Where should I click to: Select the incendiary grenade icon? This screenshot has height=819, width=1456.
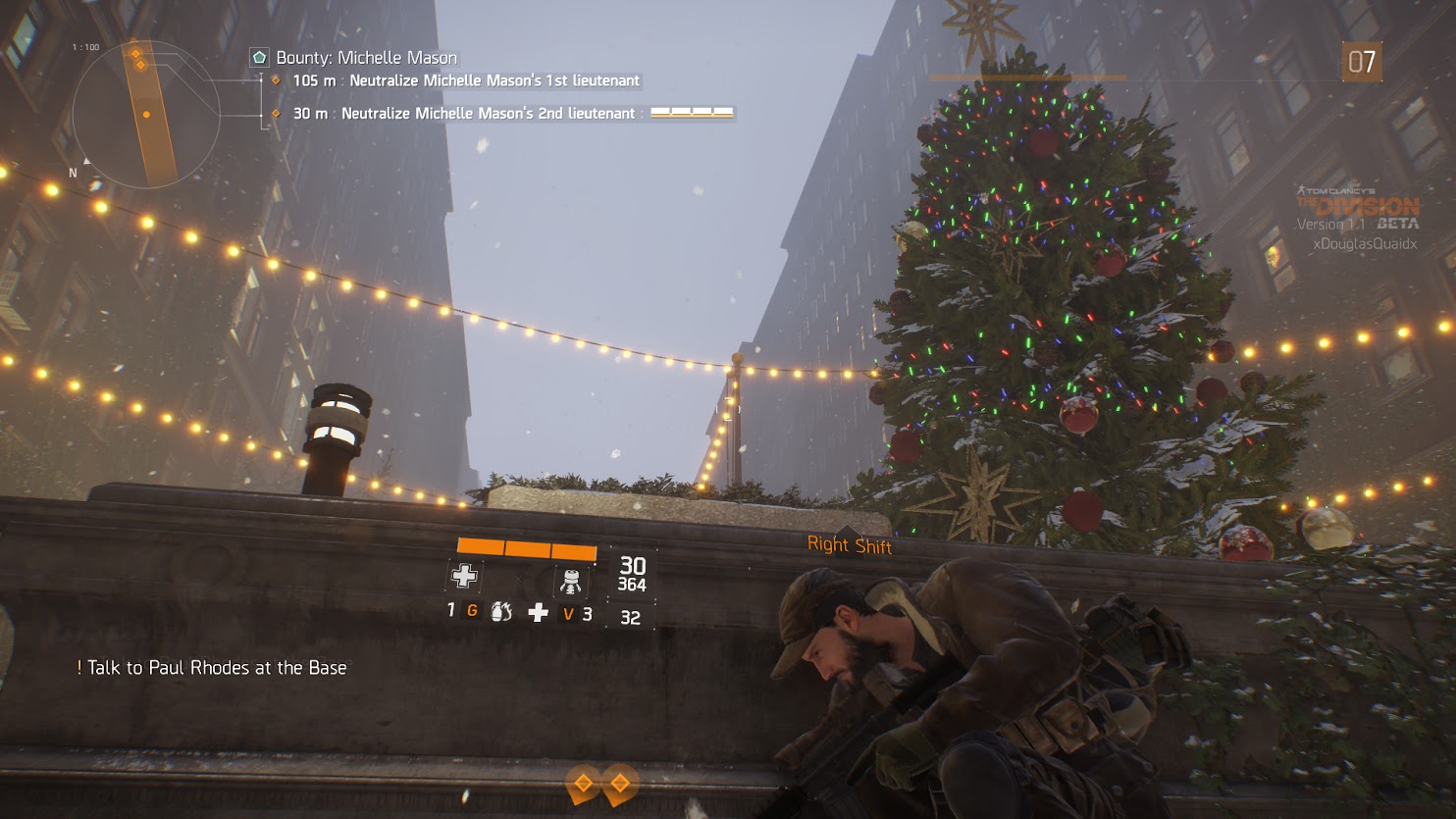tap(500, 612)
